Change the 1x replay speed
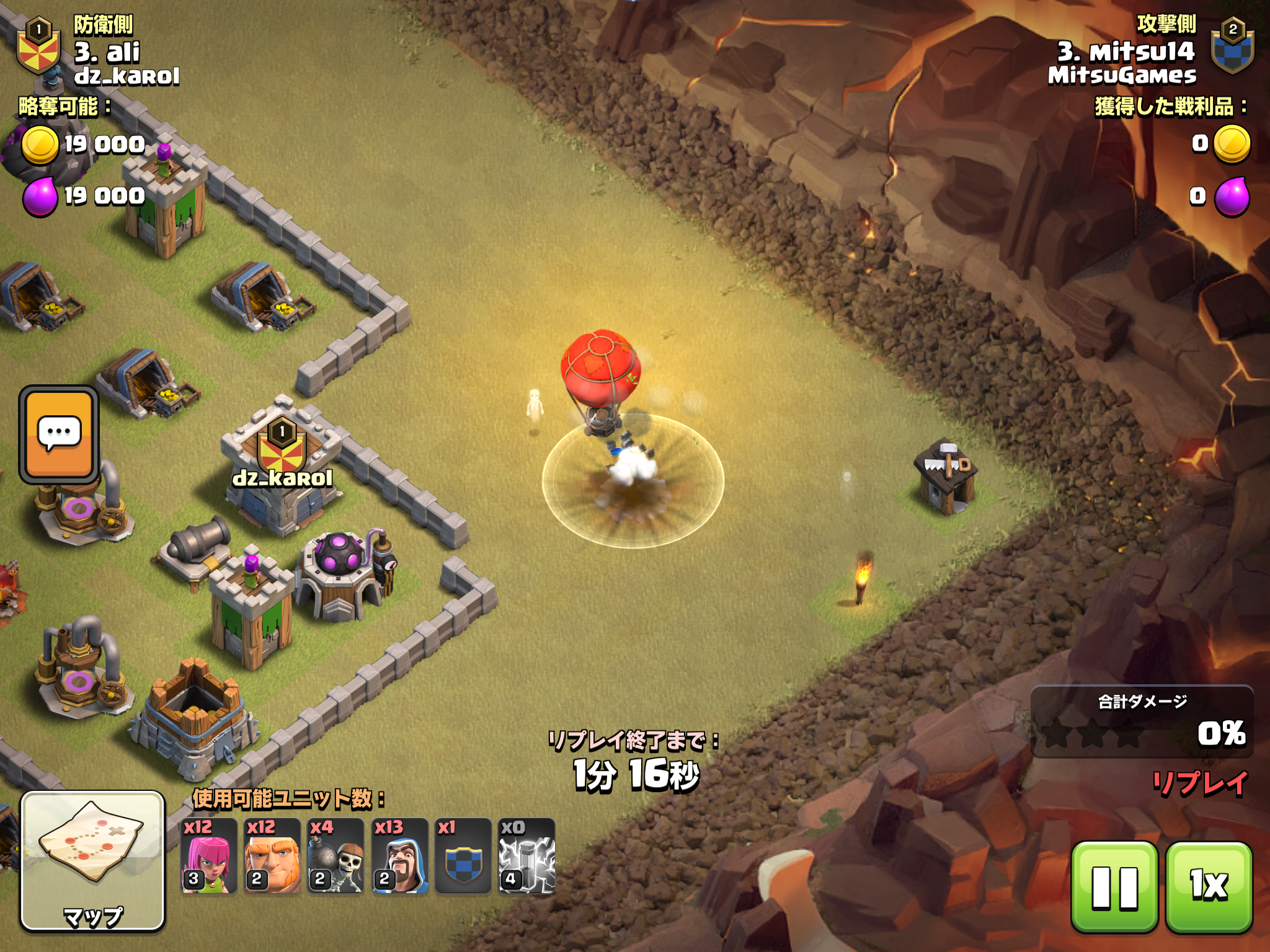The height and width of the screenshot is (952, 1270). pos(1209,887)
